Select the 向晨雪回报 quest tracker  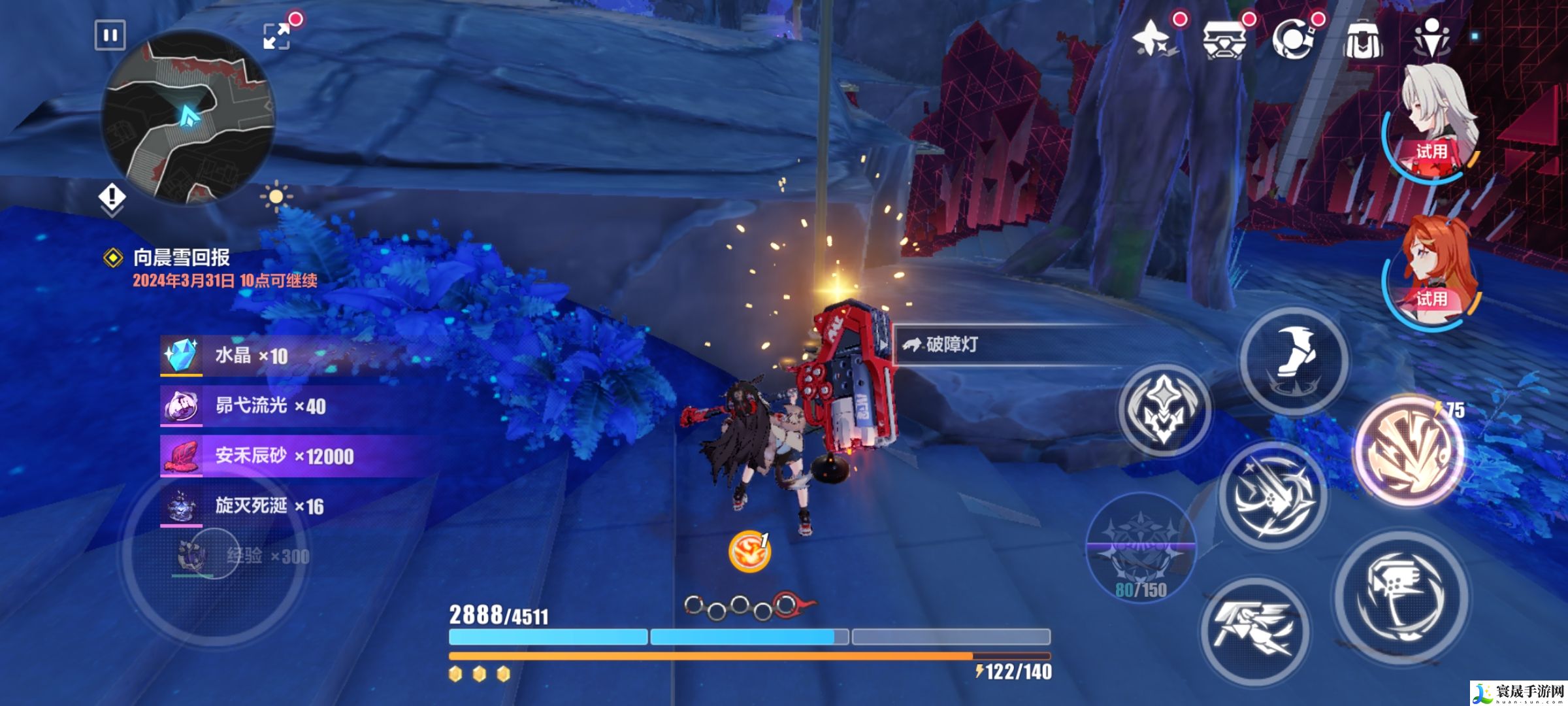coord(181,258)
